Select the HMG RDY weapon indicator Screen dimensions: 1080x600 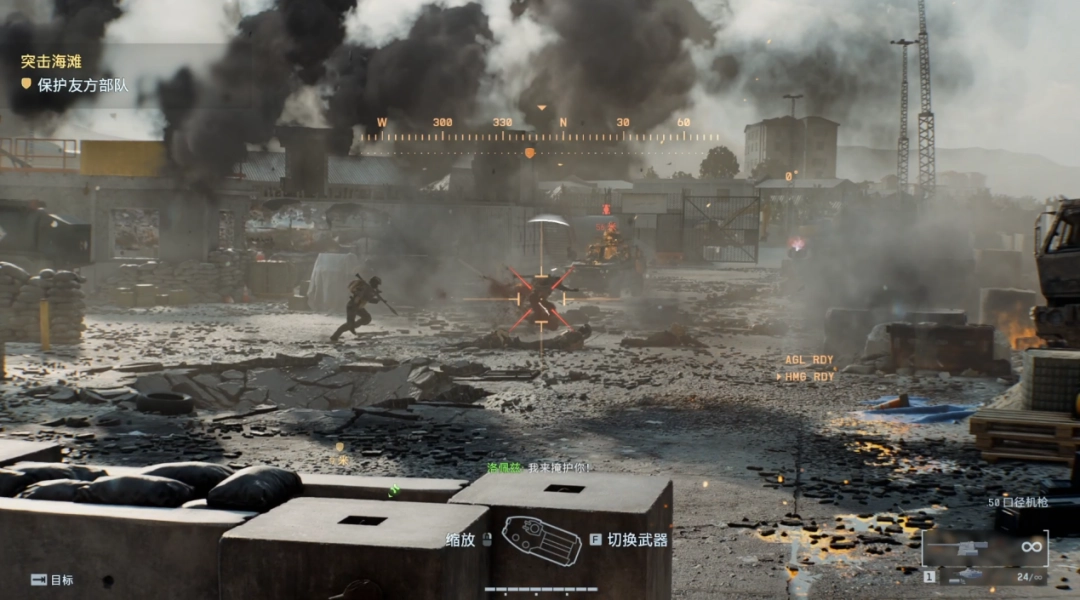click(x=806, y=377)
